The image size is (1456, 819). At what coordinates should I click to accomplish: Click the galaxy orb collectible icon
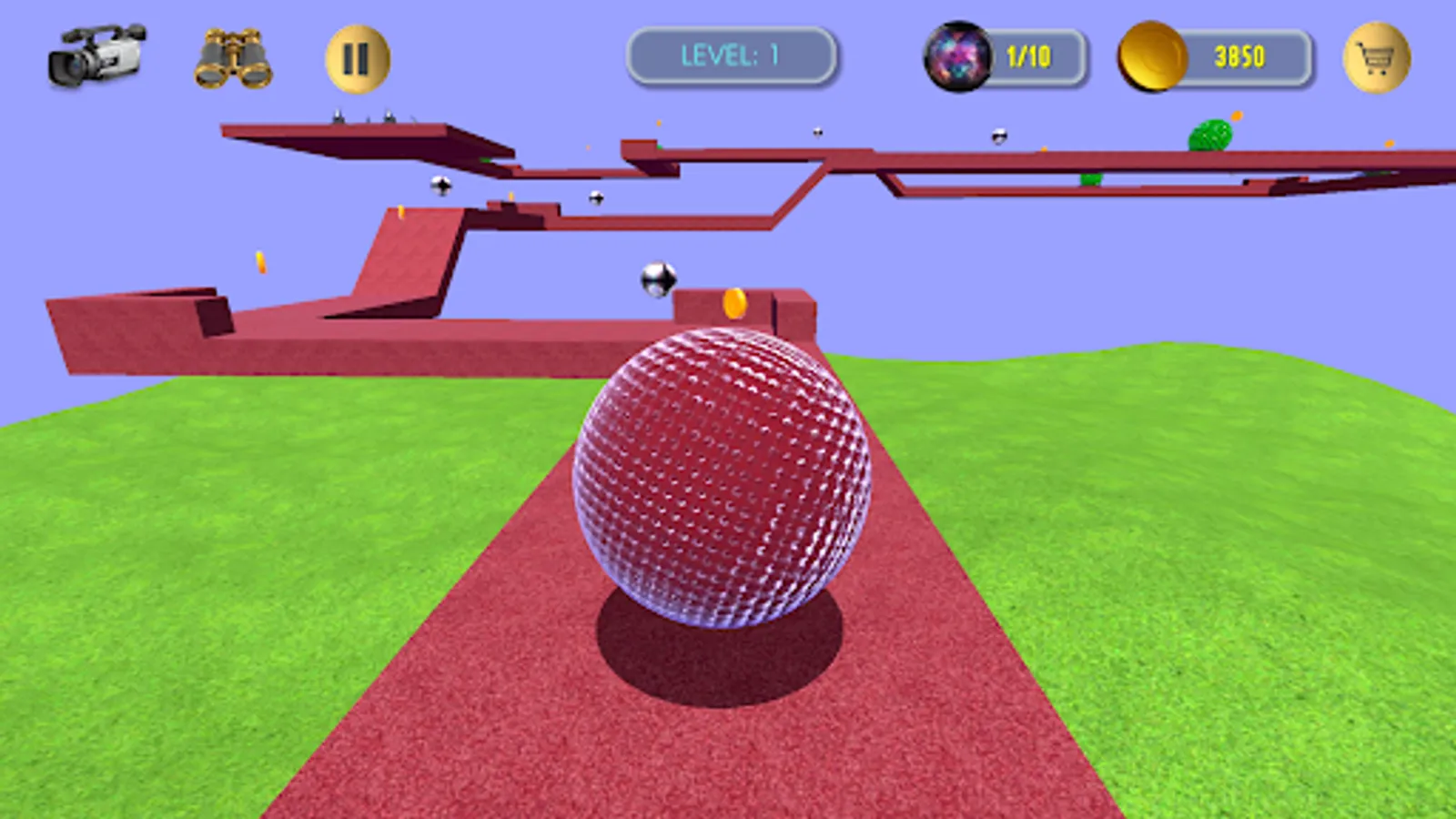[960, 56]
